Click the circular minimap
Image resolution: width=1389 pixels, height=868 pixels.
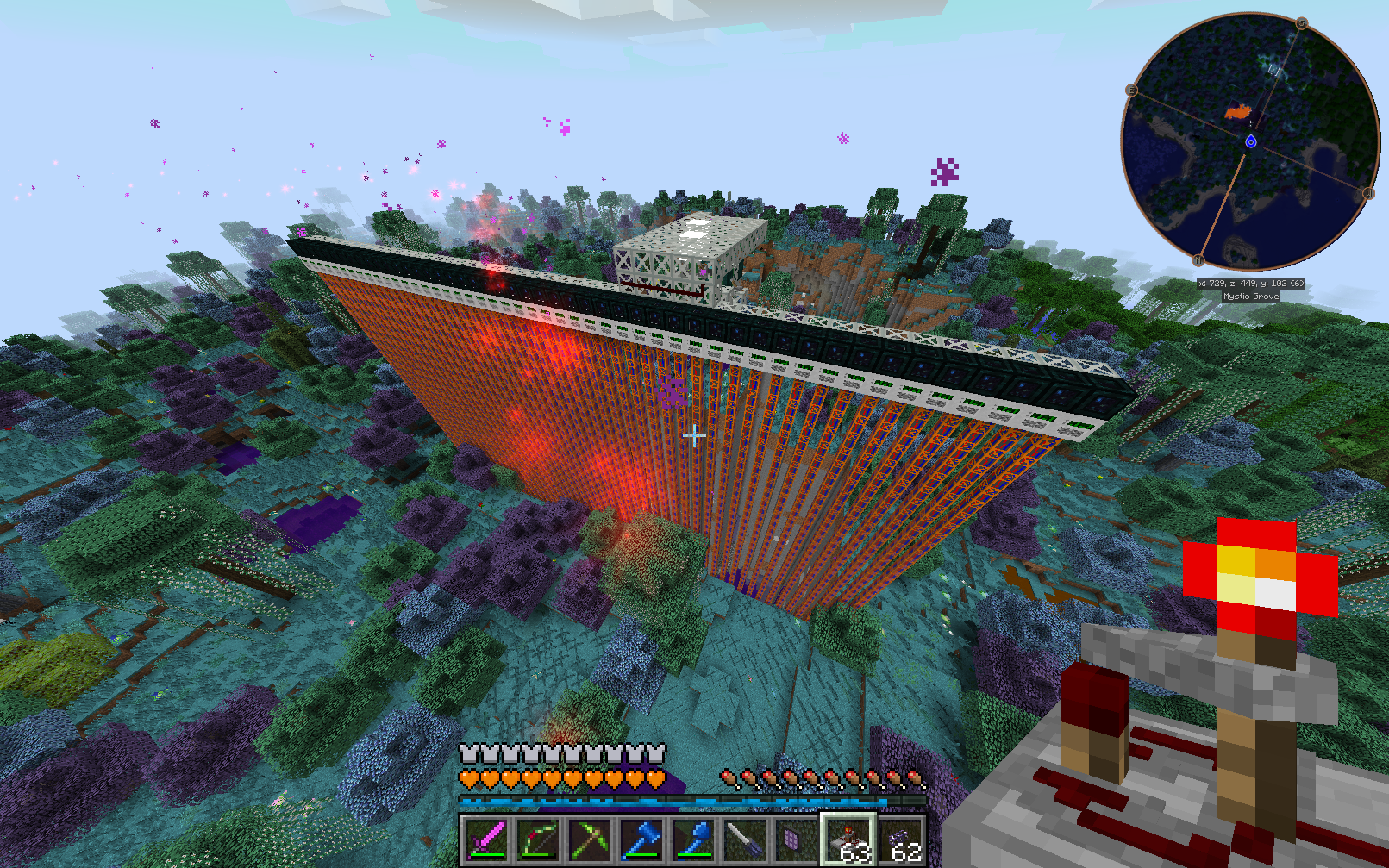(1249, 141)
